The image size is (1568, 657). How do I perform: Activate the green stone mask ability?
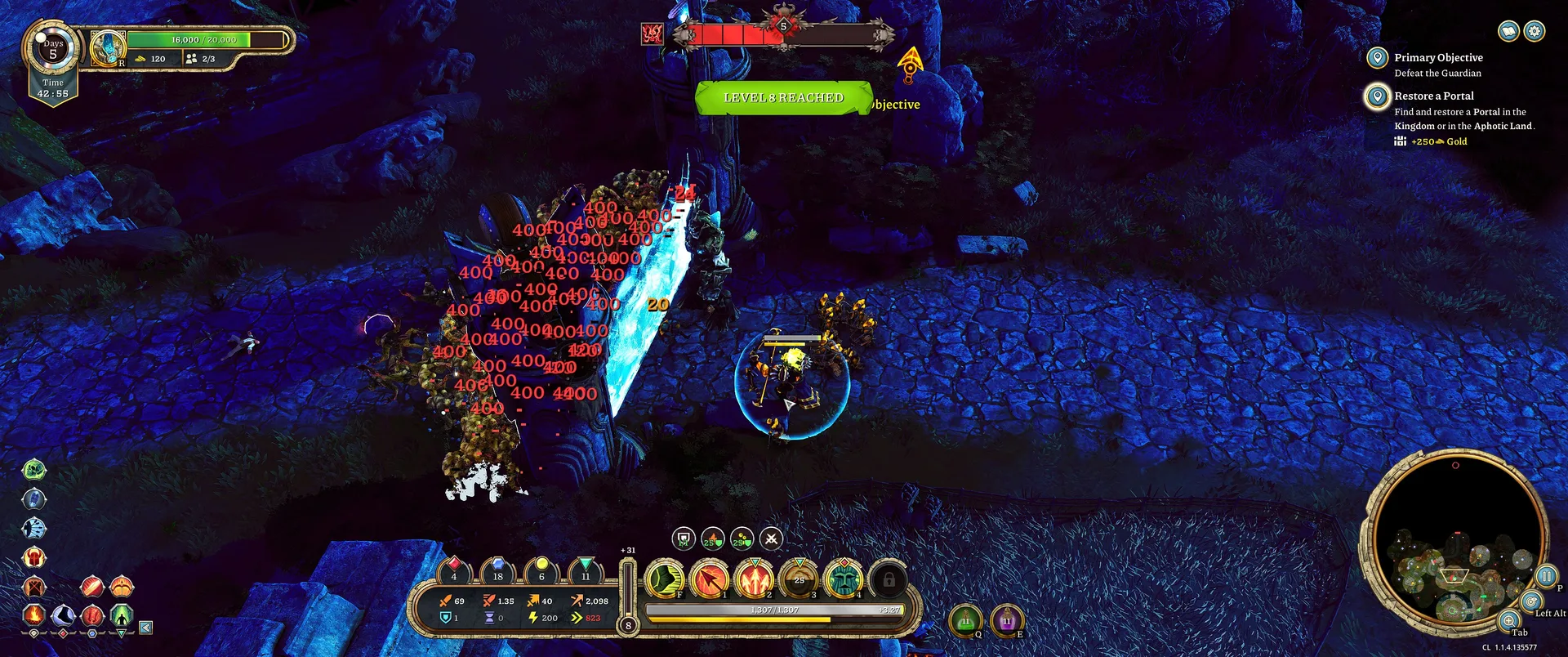point(844,579)
